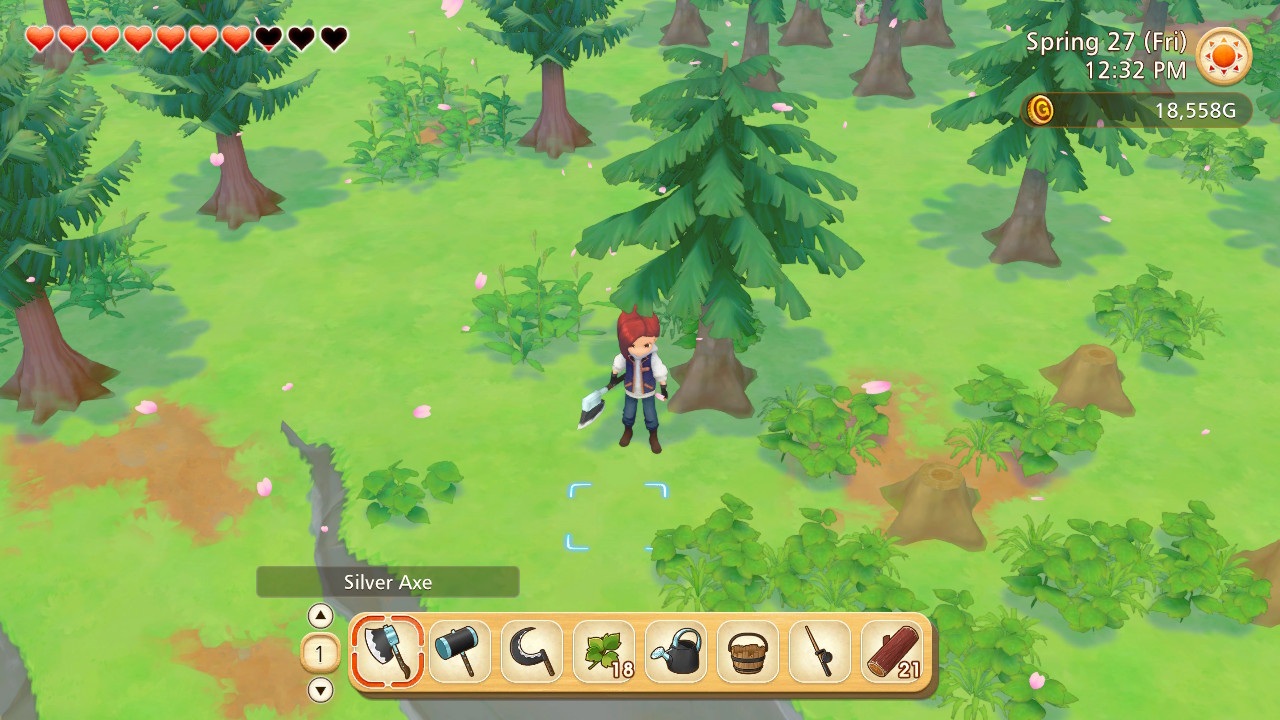Screen dimensions: 1280x720
Task: Select the Lumber stack of 21
Action: pos(890,652)
